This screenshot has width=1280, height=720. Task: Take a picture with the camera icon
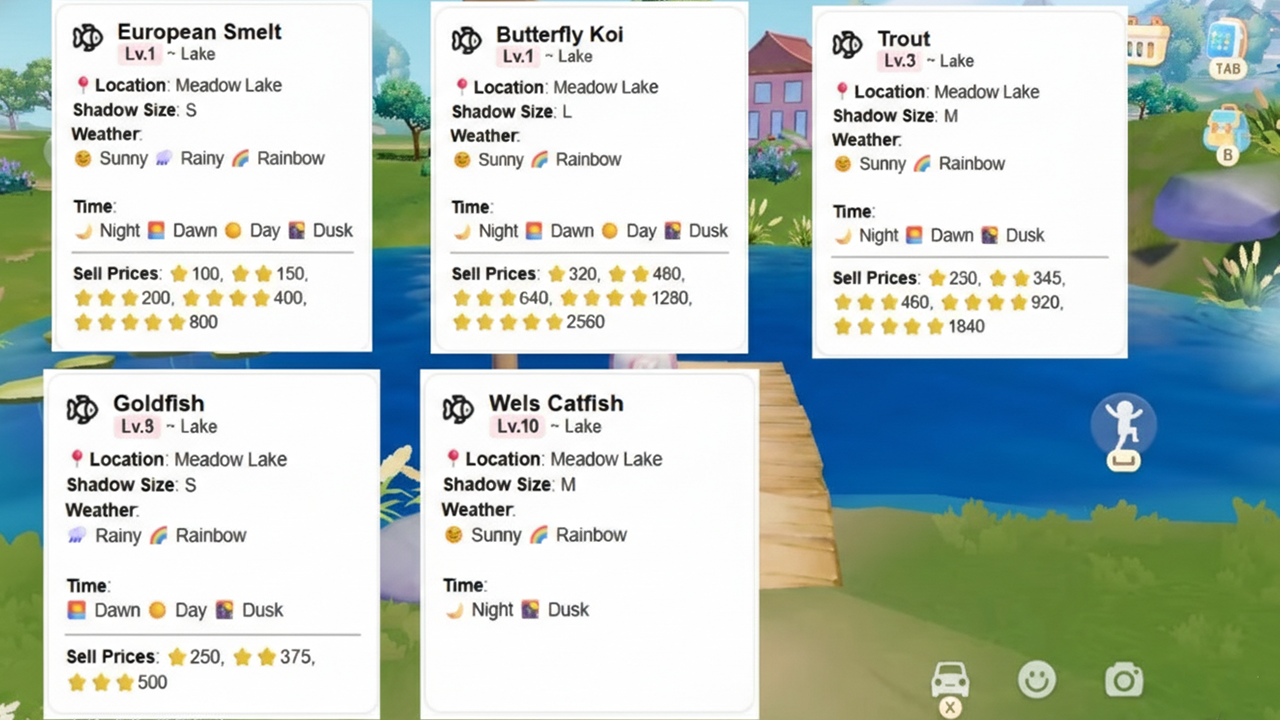1124,679
